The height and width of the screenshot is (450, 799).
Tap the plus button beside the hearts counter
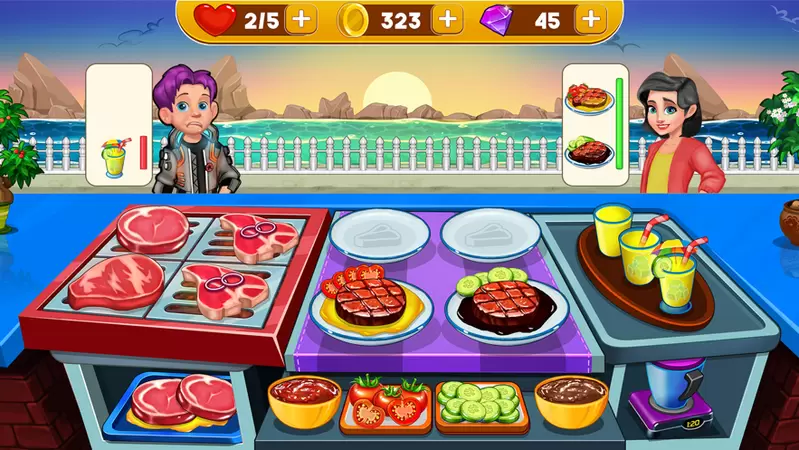pos(300,18)
